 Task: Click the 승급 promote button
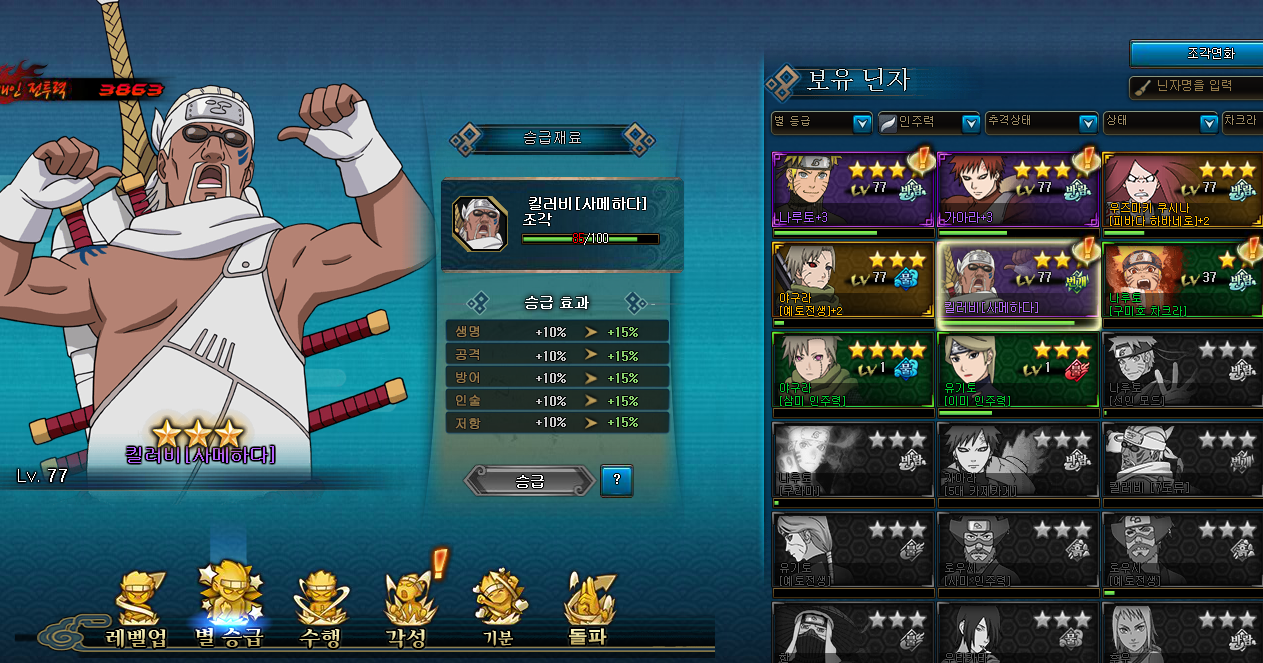pos(529,481)
